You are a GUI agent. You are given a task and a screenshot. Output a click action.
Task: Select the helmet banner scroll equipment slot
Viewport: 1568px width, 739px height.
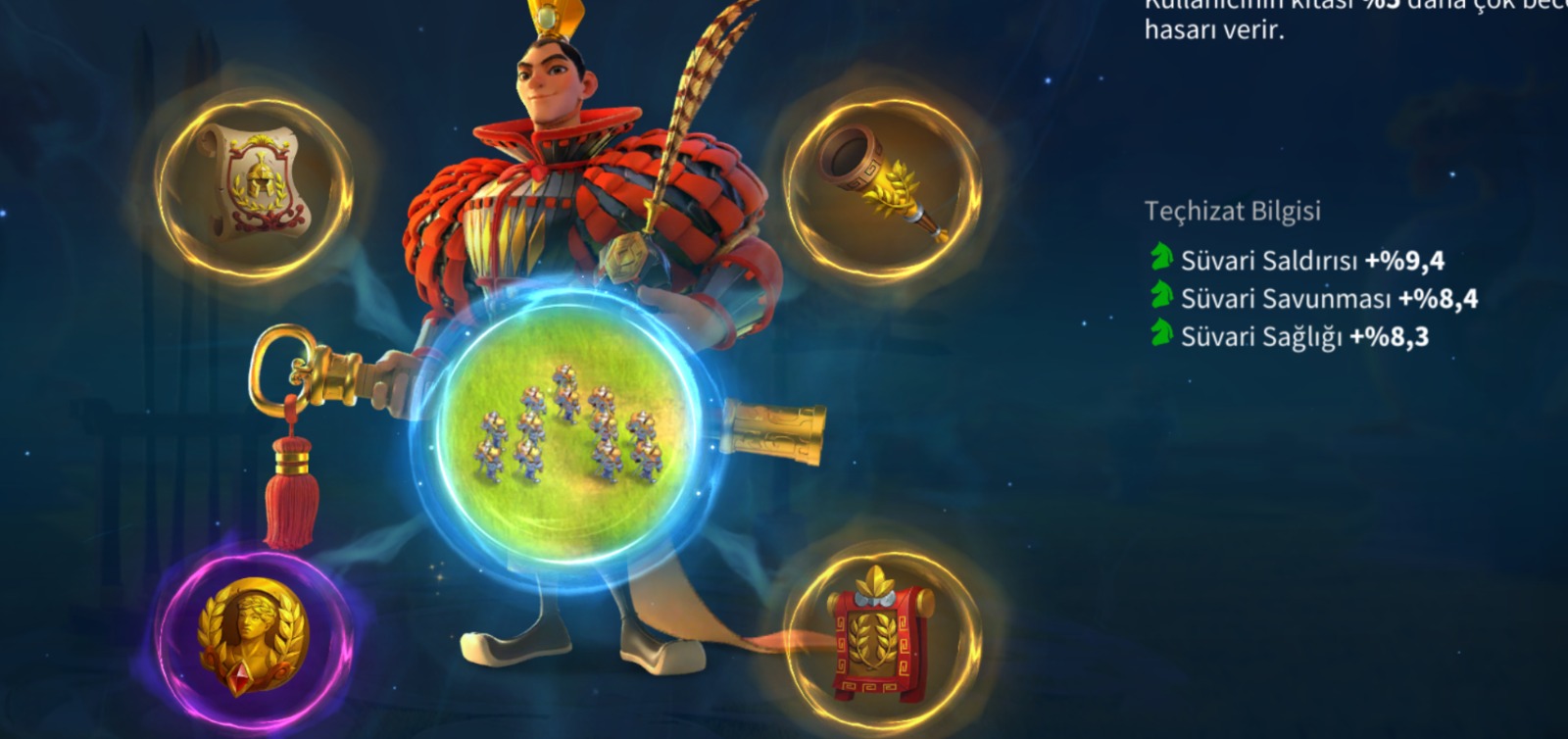254,184
